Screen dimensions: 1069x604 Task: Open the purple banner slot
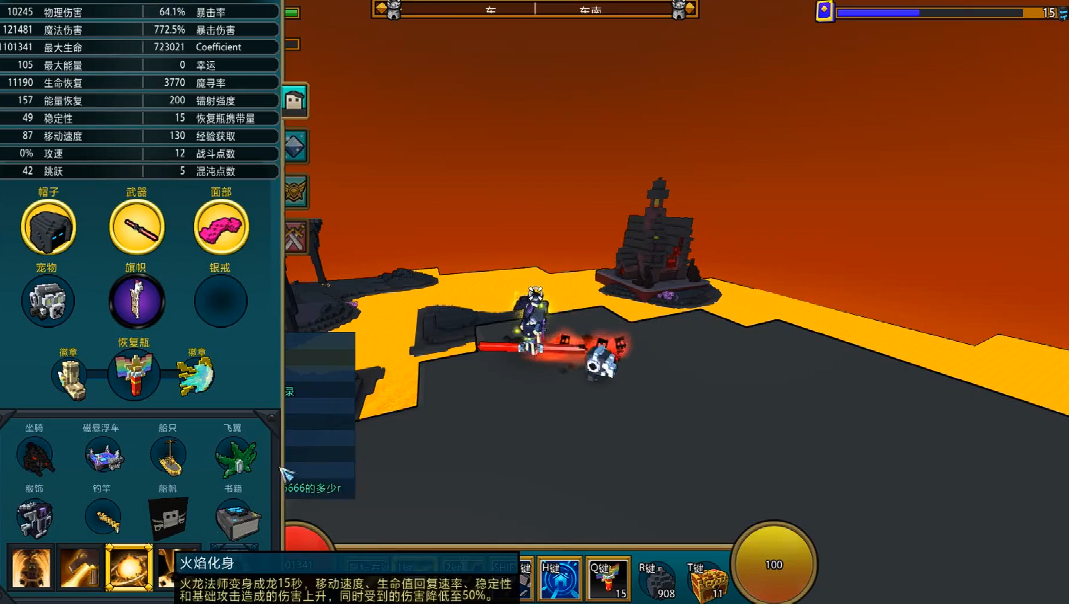coord(136,301)
